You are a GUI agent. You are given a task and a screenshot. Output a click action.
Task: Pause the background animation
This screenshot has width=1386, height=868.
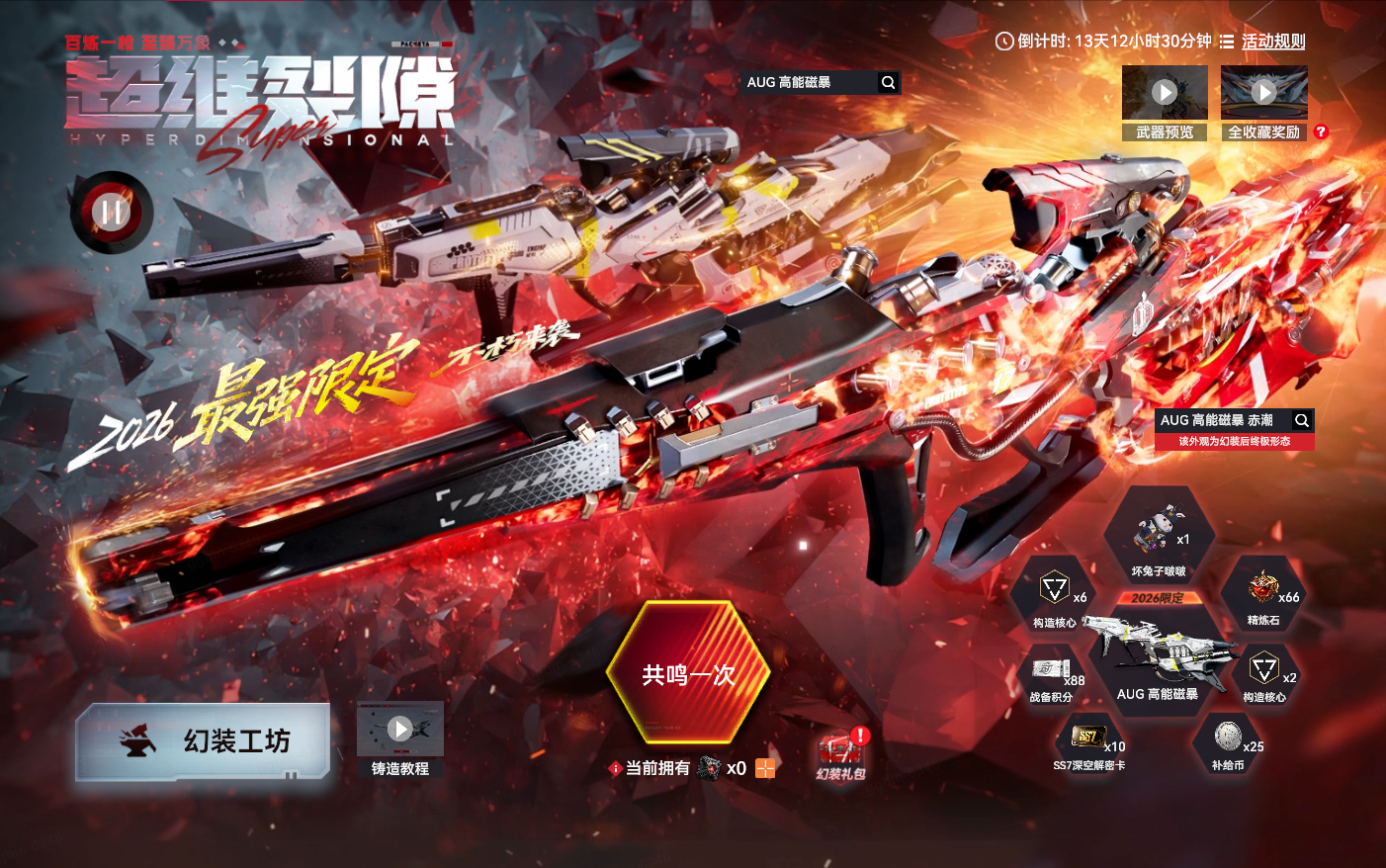pos(111,212)
